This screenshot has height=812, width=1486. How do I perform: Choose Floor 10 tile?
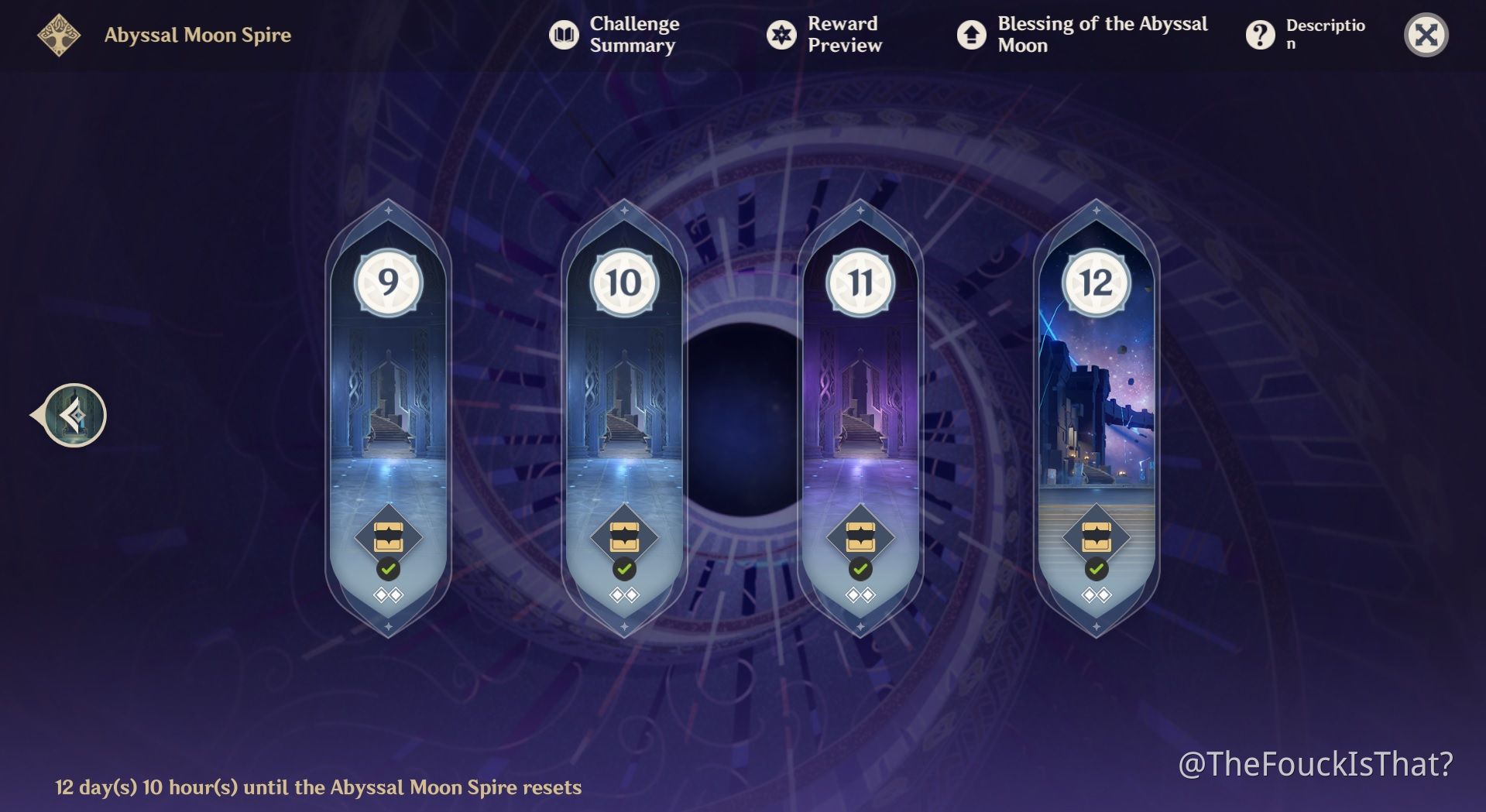[x=624, y=418]
